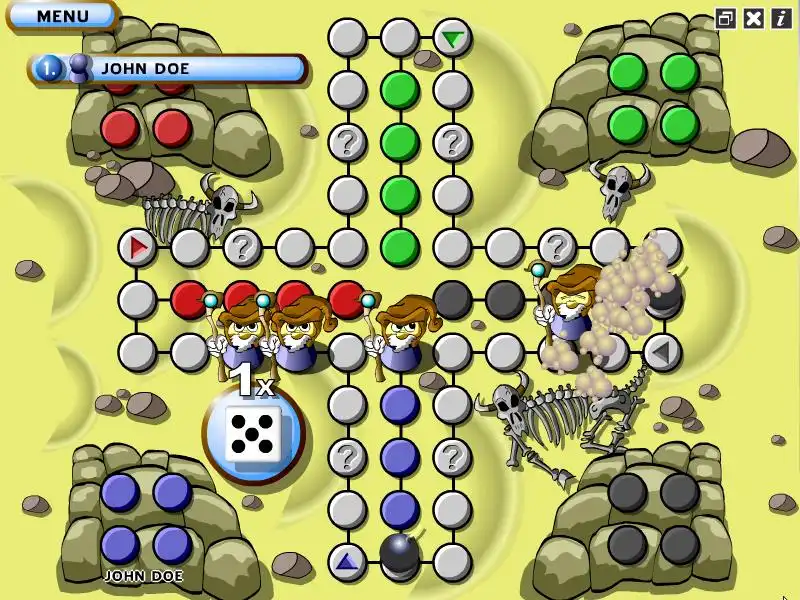Show game info via the i button

780,17
